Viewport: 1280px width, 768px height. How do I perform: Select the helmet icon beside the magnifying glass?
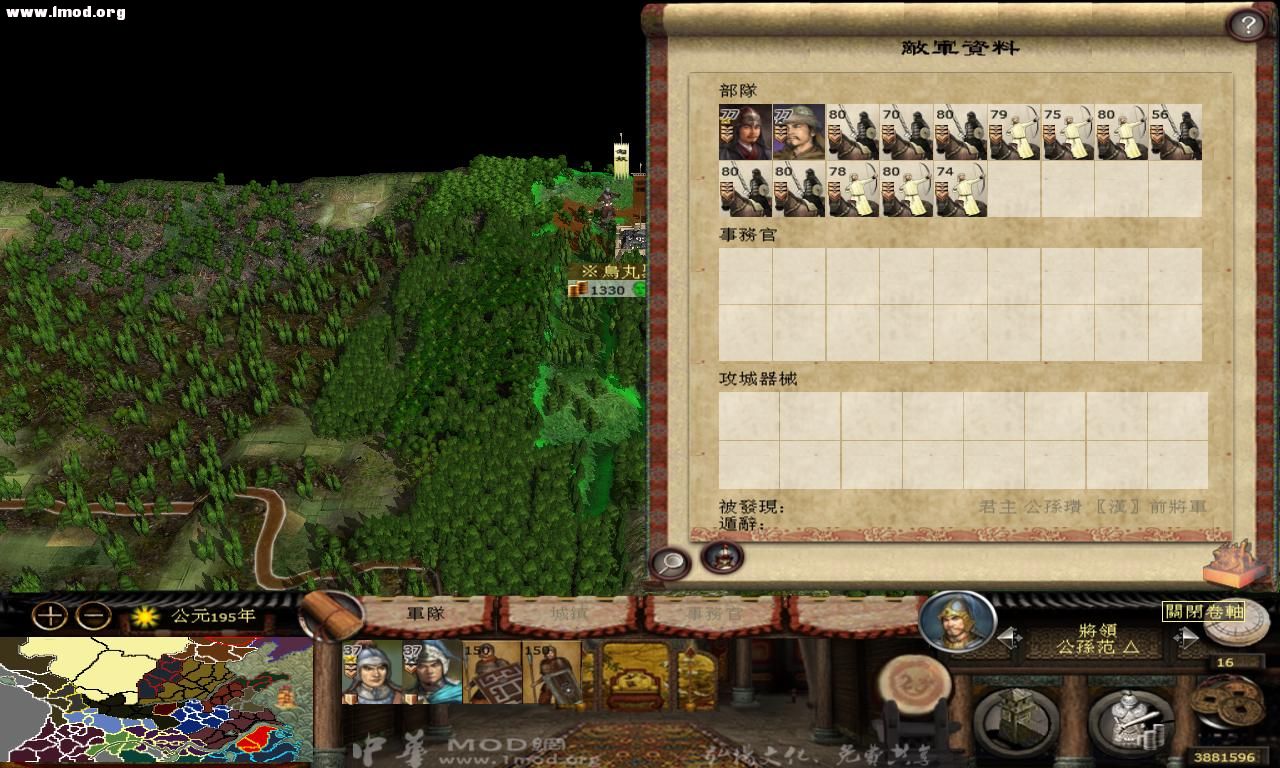click(x=722, y=559)
